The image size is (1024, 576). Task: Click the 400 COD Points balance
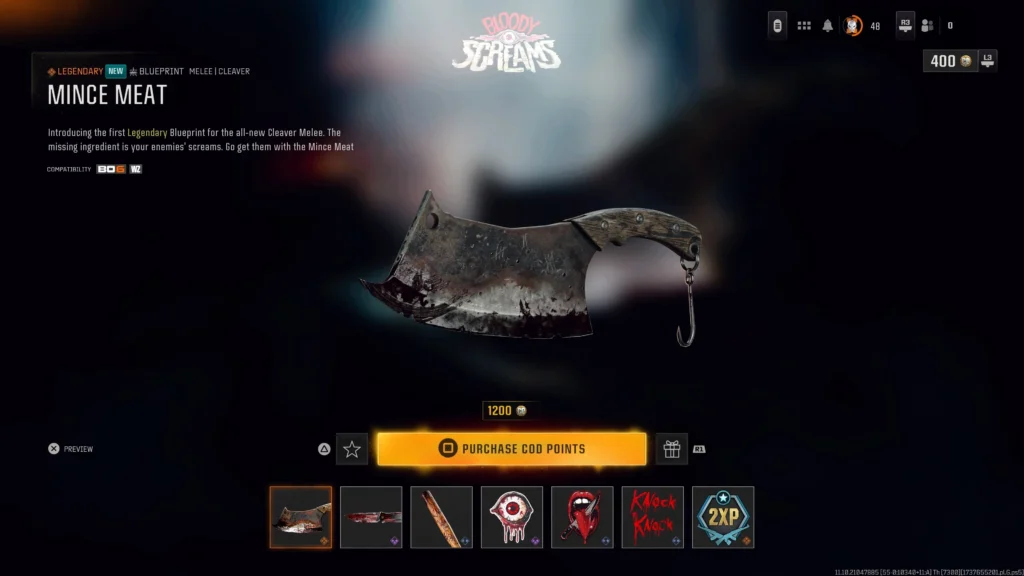click(949, 61)
